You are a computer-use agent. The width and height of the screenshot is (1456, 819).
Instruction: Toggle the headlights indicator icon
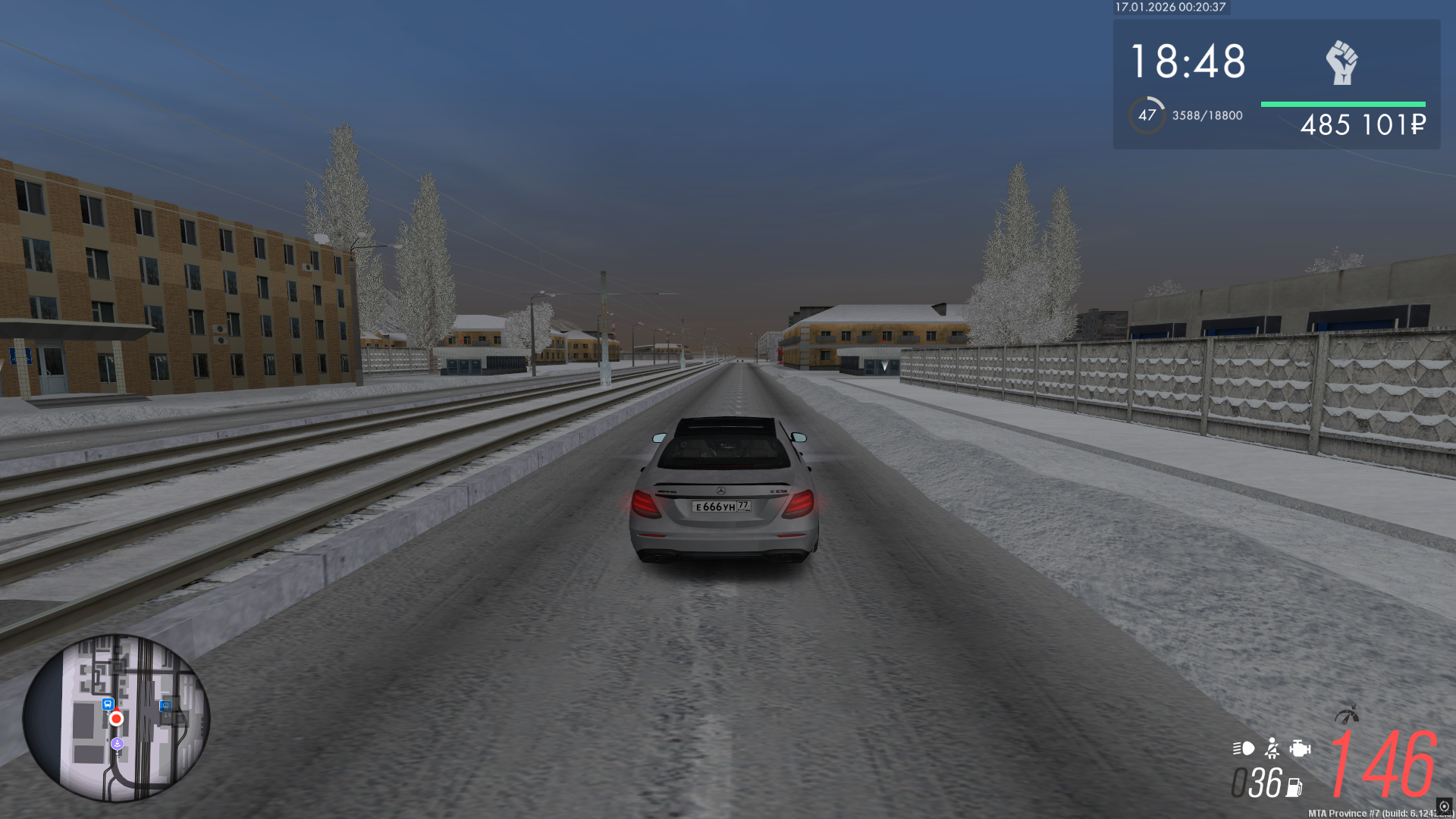click(x=1243, y=748)
